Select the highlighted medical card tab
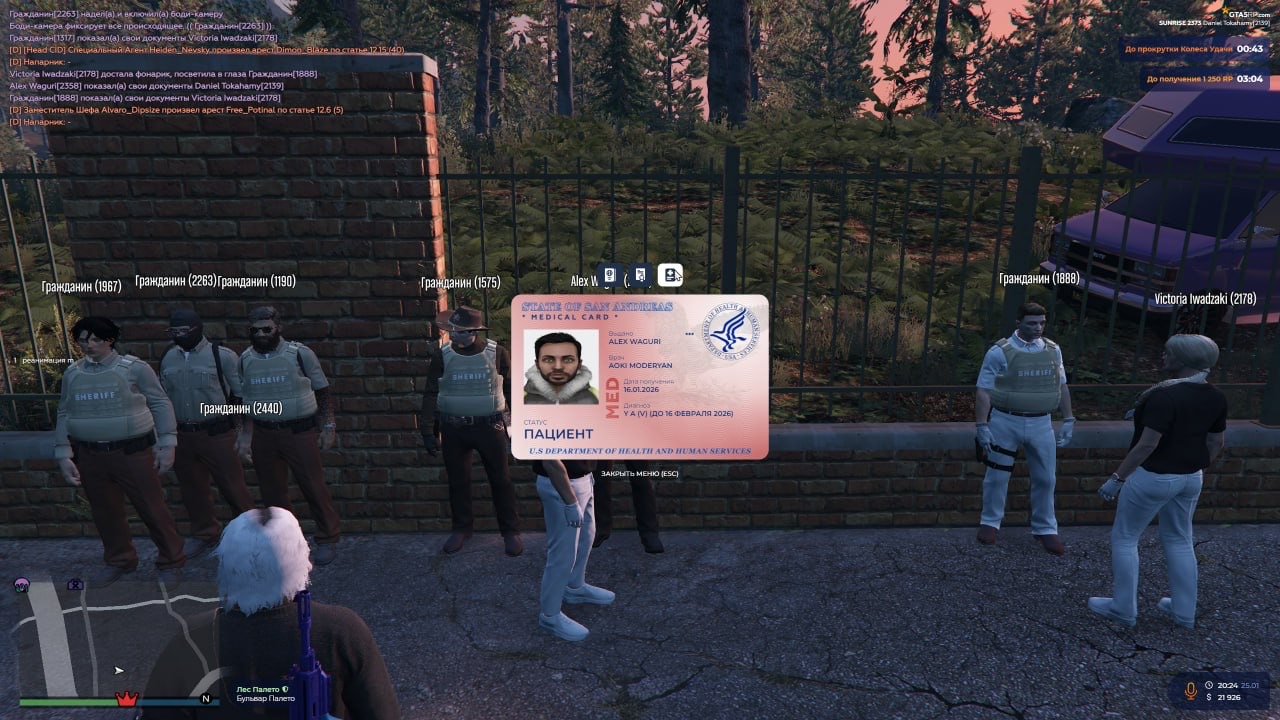The height and width of the screenshot is (720, 1280). pos(670,275)
